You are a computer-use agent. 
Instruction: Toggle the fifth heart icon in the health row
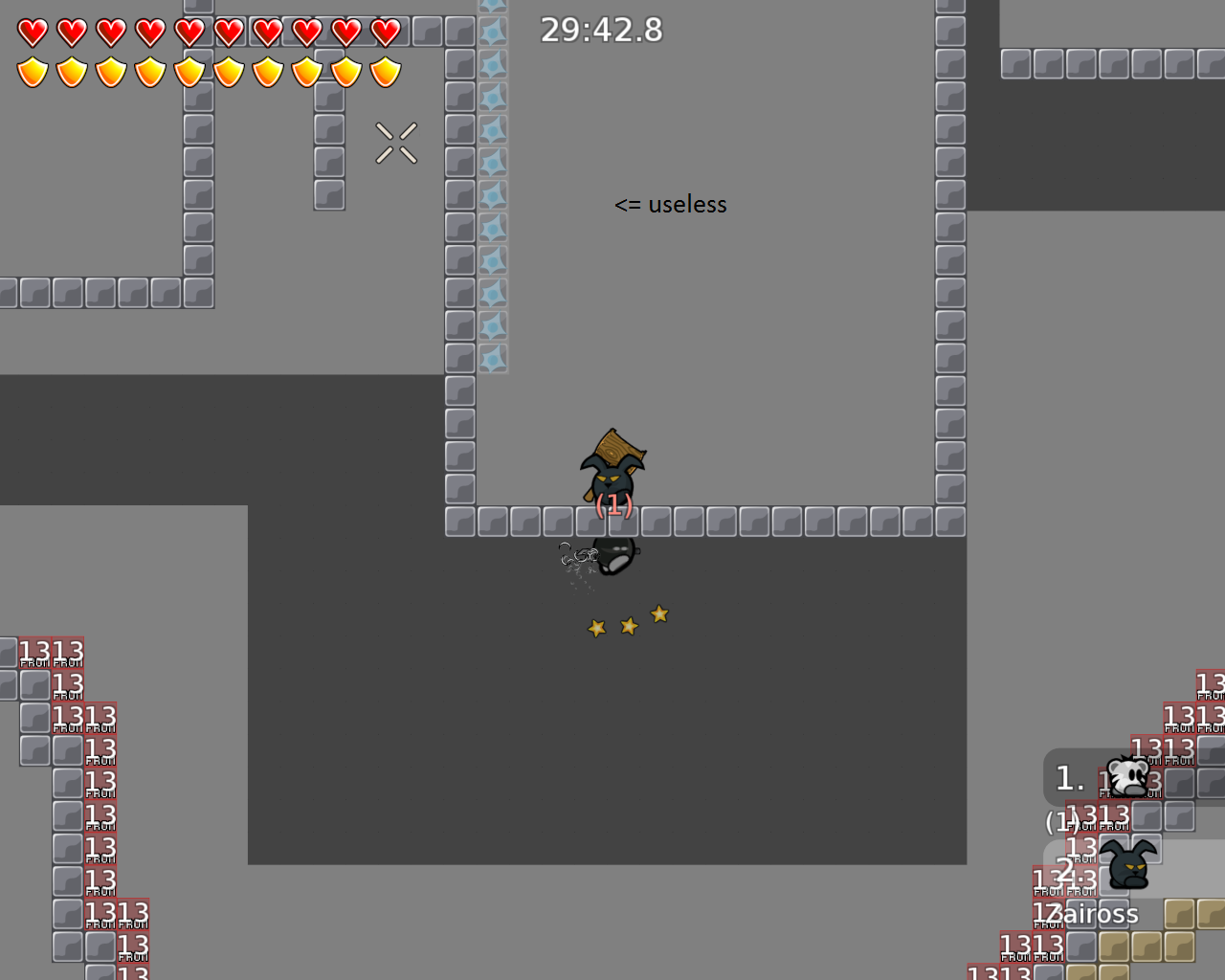pyautogui.click(x=190, y=32)
